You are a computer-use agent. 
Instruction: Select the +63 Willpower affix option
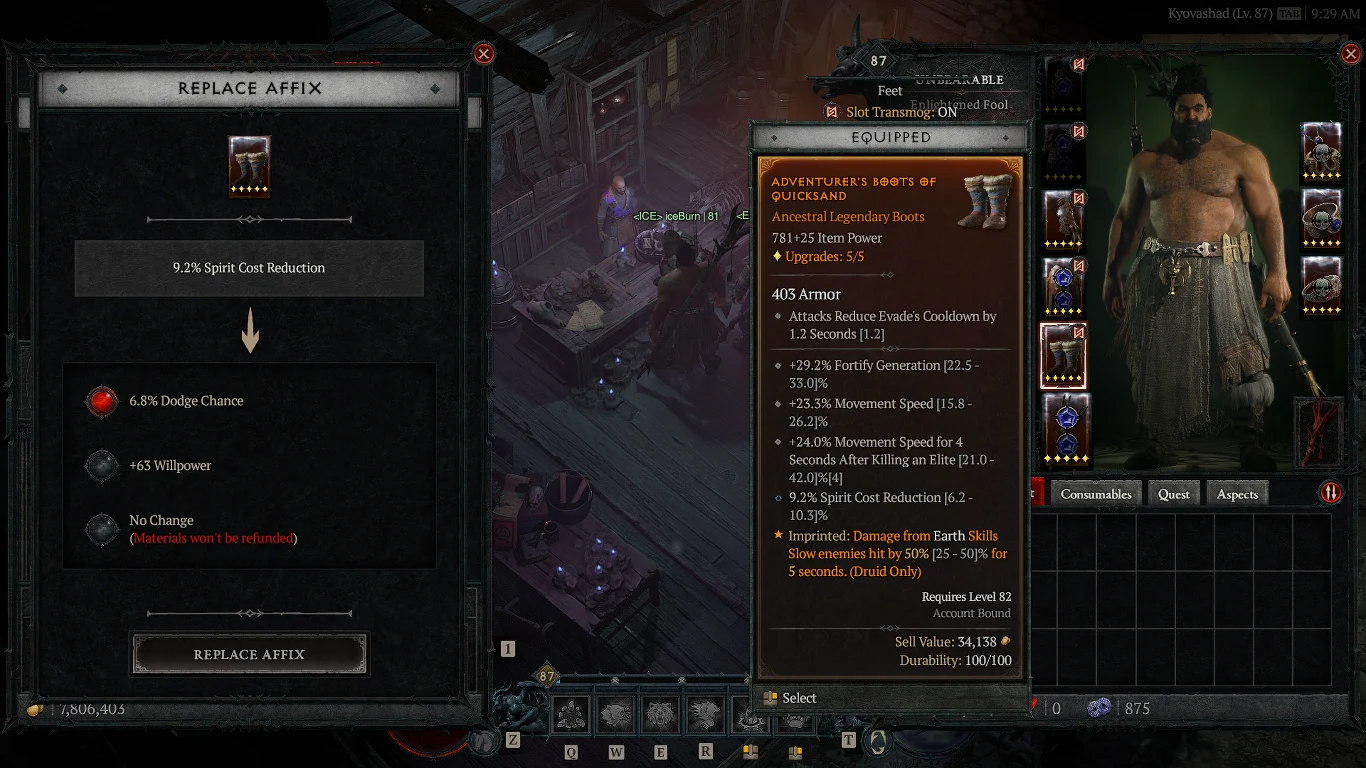[188, 465]
